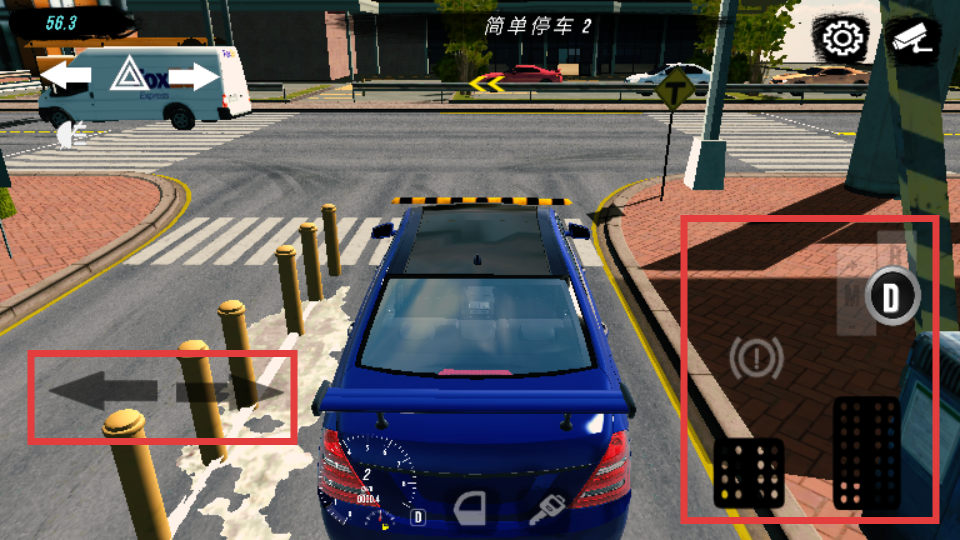This screenshot has width=960, height=540.
Task: Activate the left turn signal
Action: [x=65, y=76]
